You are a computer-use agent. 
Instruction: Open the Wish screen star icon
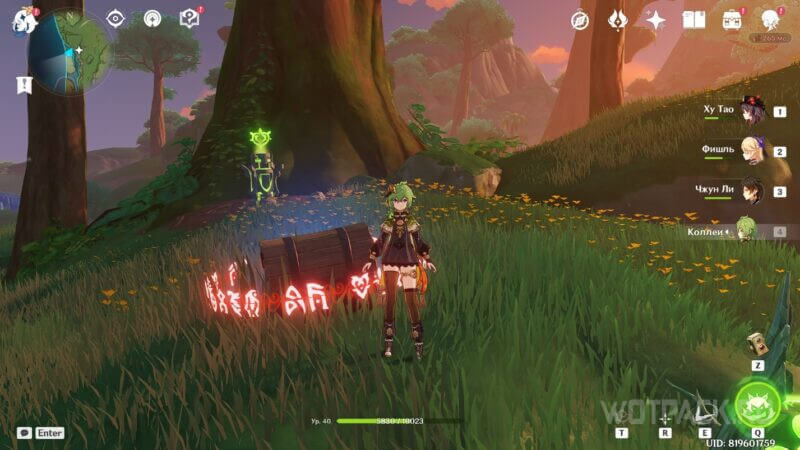coord(656,20)
